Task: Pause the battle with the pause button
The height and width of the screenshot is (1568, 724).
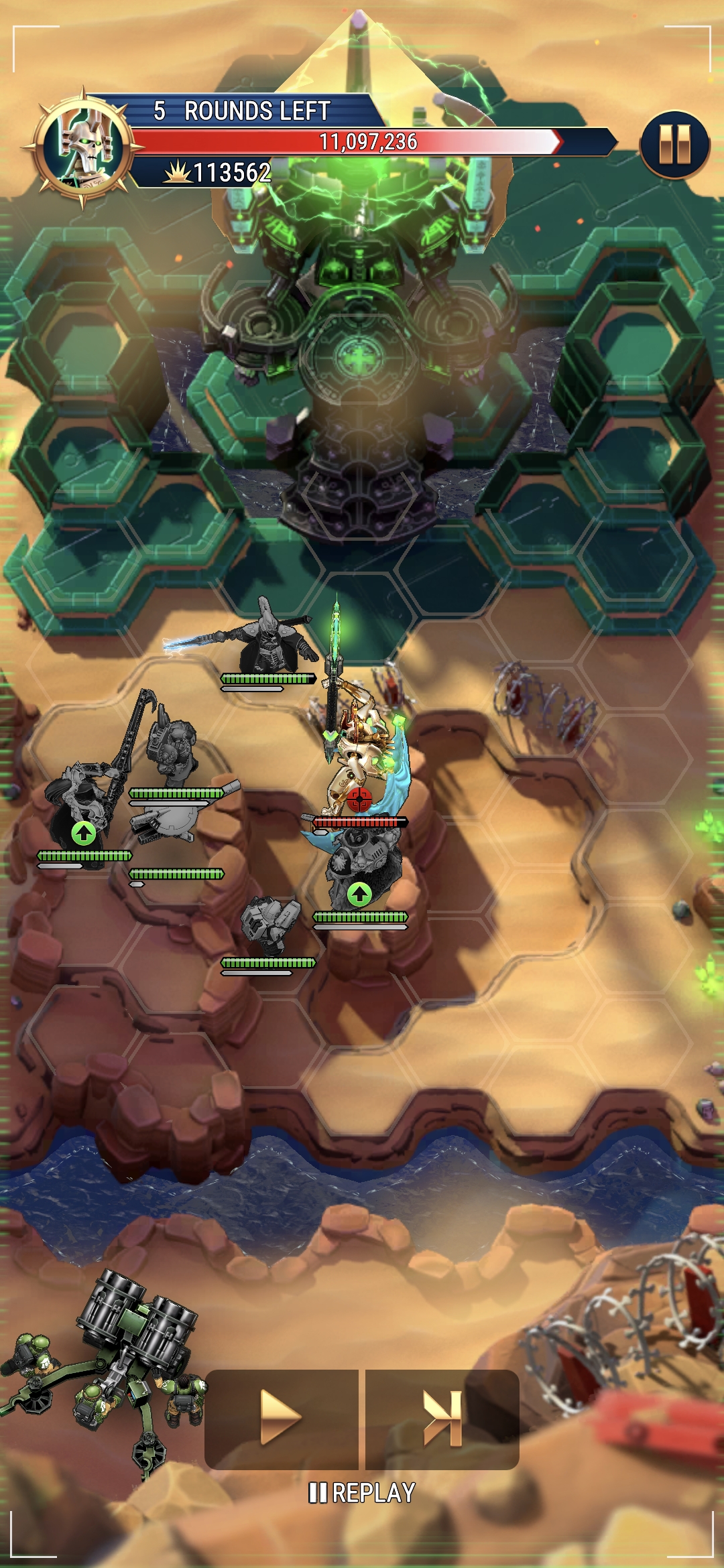Action: coord(674,145)
